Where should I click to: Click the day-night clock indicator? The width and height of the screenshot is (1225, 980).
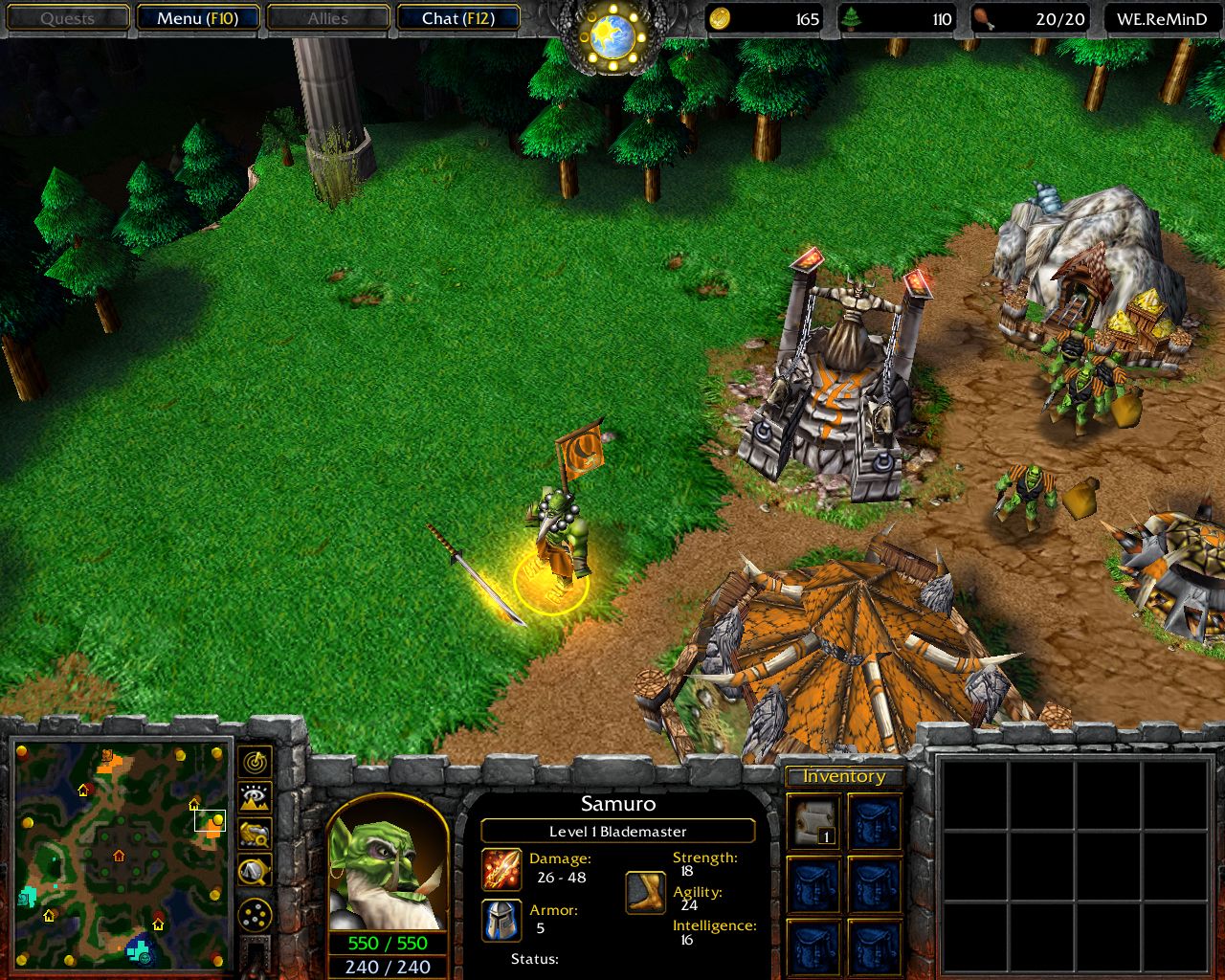(x=612, y=36)
